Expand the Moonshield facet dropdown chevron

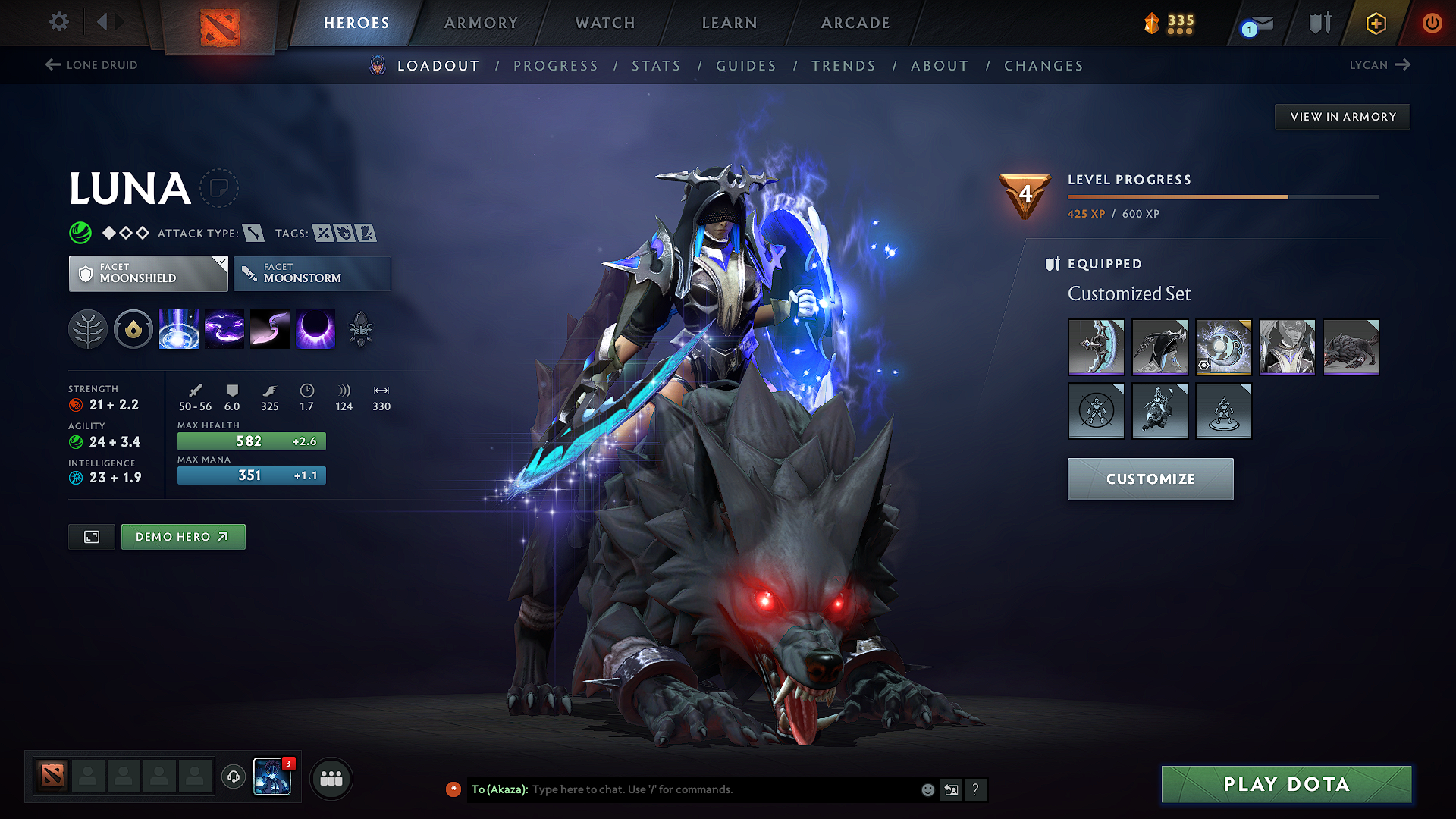[221, 262]
